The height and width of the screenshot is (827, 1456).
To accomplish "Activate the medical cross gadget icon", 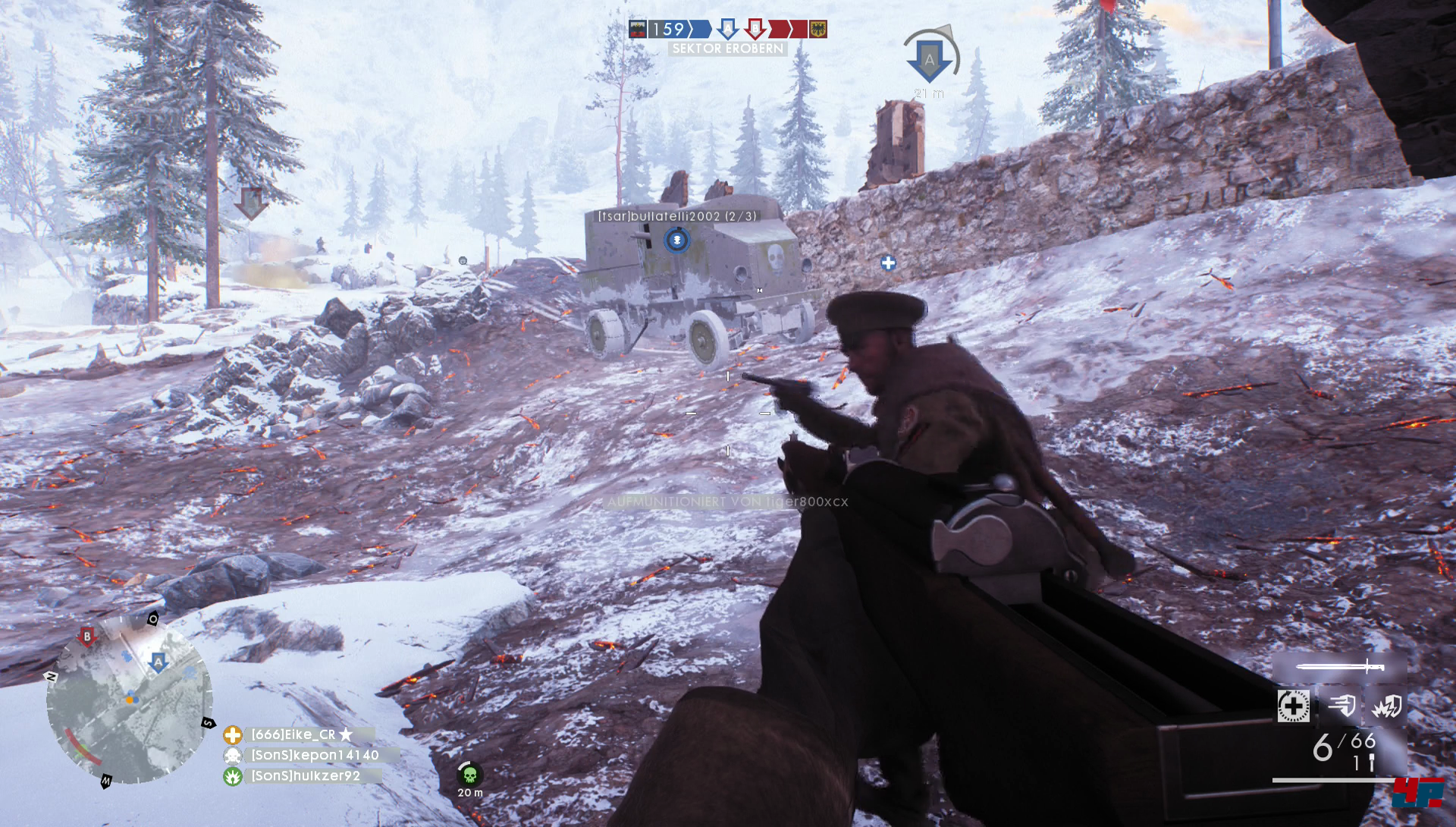I will point(1293,706).
